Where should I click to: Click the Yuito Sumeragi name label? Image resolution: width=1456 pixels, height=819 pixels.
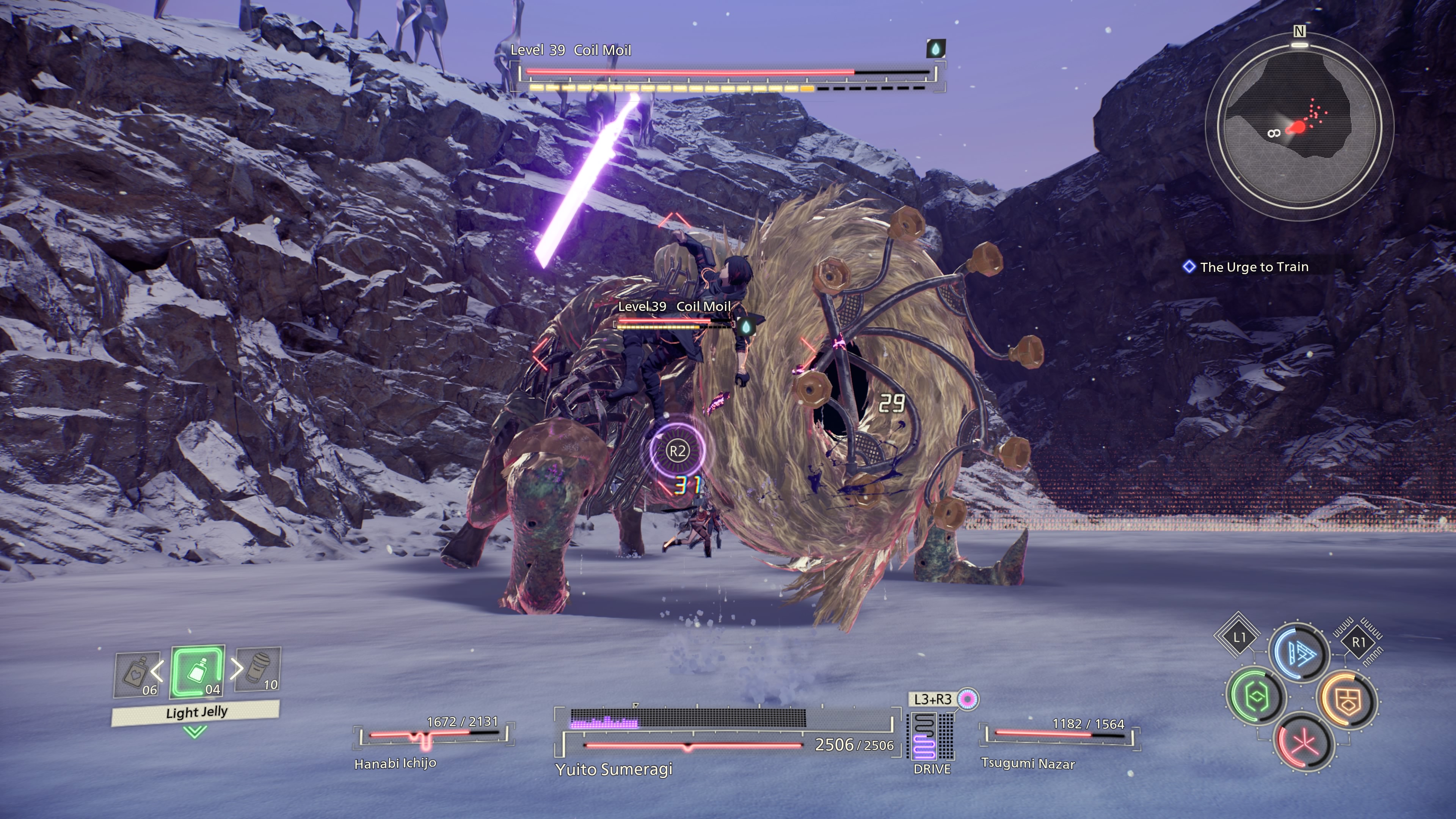[614, 769]
